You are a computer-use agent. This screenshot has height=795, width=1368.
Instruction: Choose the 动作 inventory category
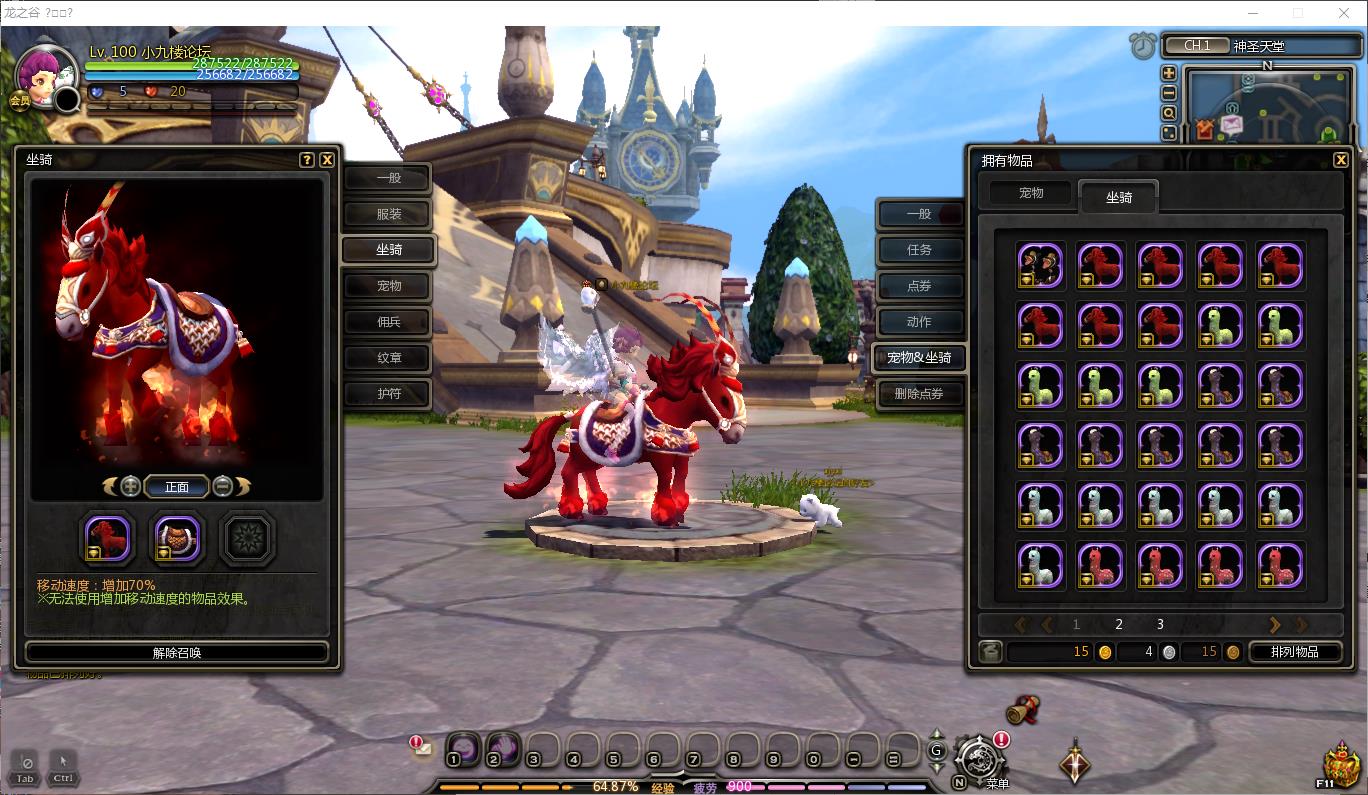coord(918,322)
